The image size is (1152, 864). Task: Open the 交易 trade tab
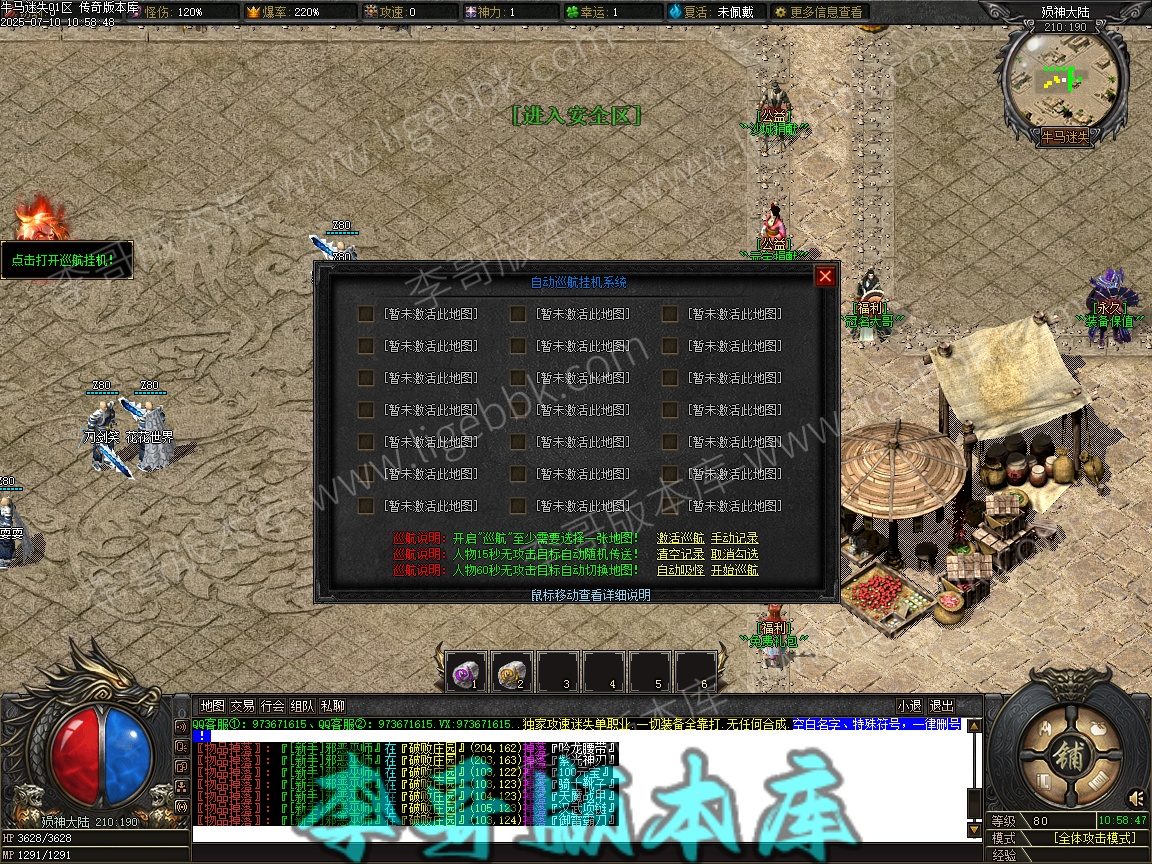[242, 706]
